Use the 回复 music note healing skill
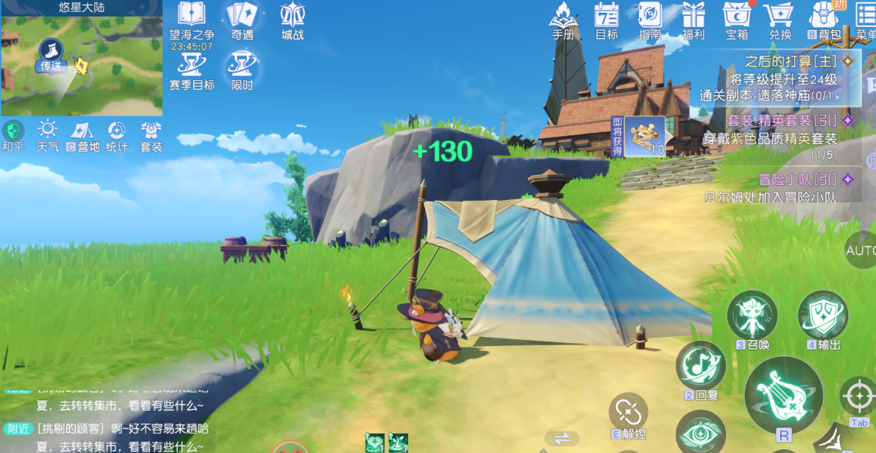This screenshot has height=453, width=876. (x=701, y=366)
